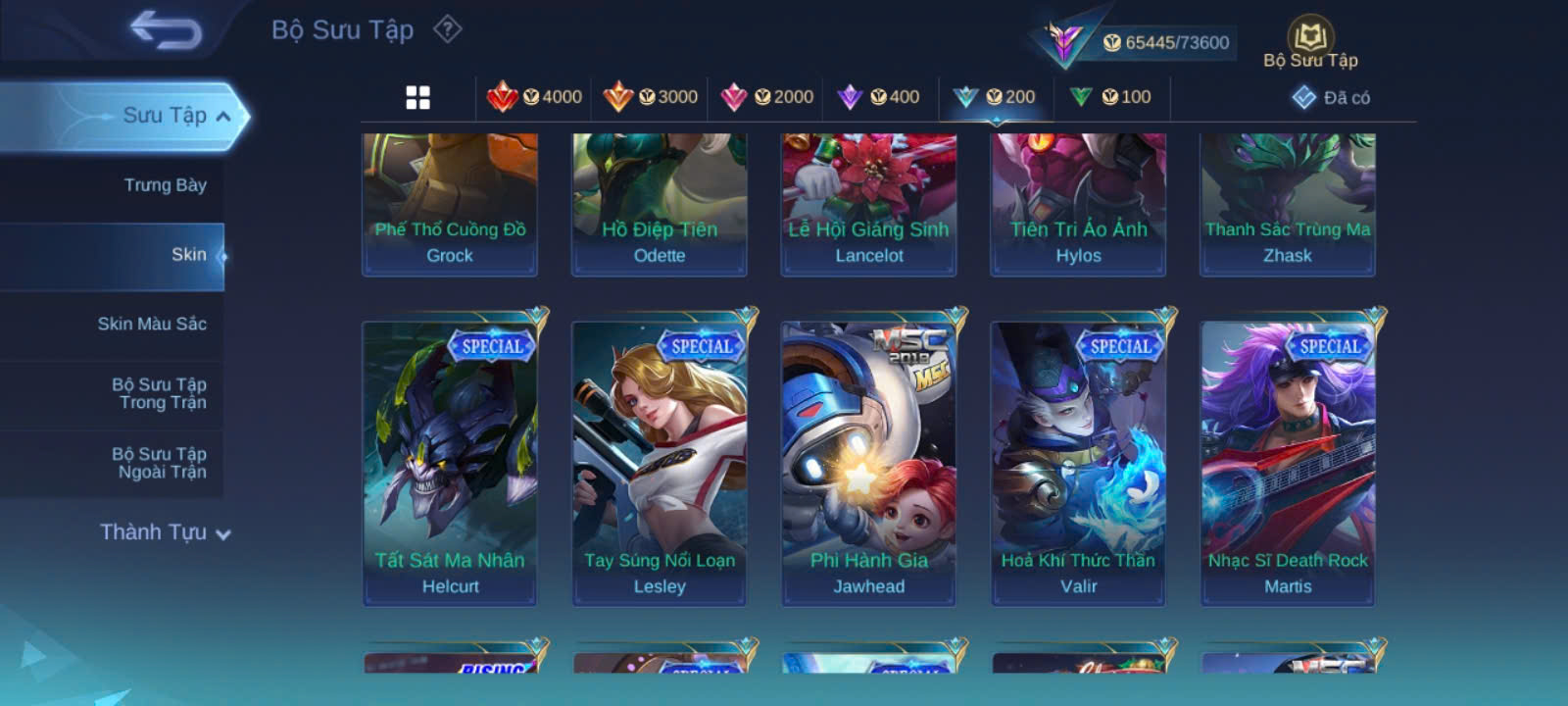View Jawhead's Phi Hành Gia skin card
Image resolution: width=1568 pixels, height=706 pixels.
pos(869,462)
